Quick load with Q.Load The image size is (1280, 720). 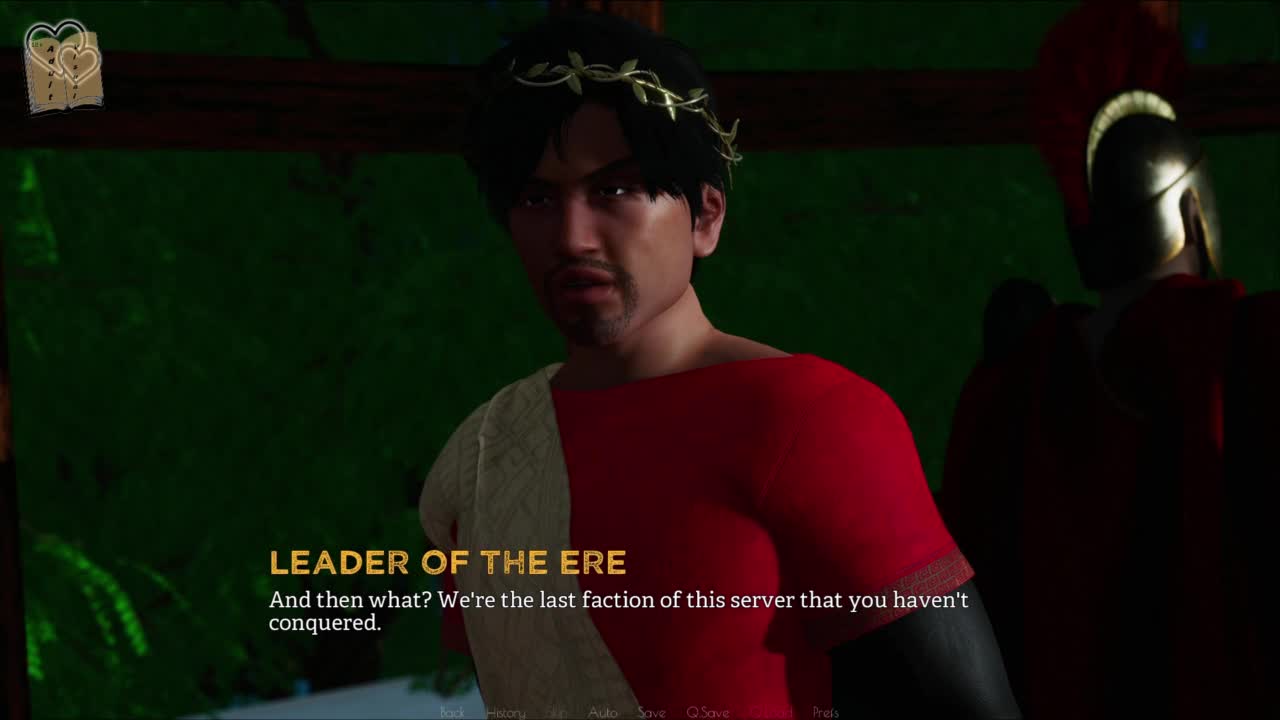[770, 712]
